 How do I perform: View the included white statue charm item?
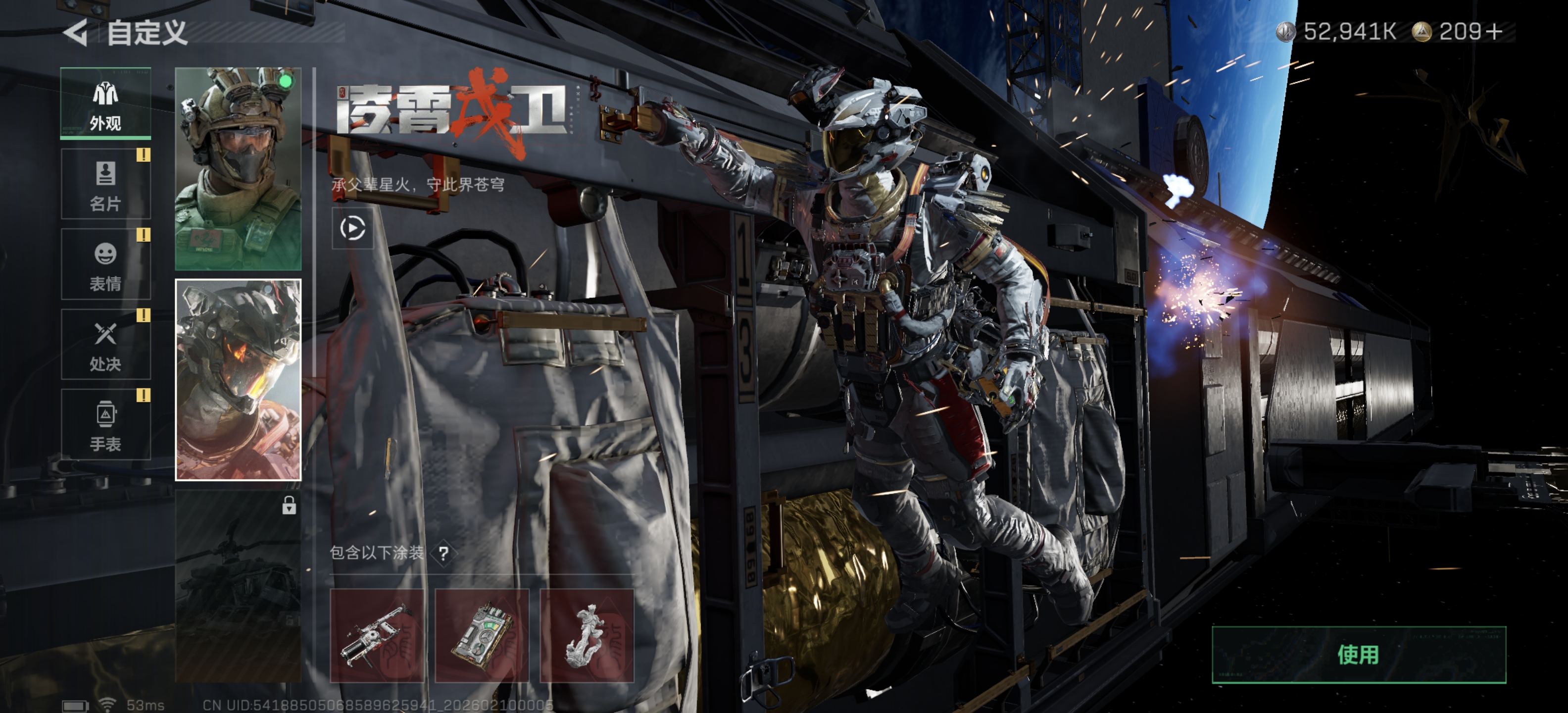[587, 636]
